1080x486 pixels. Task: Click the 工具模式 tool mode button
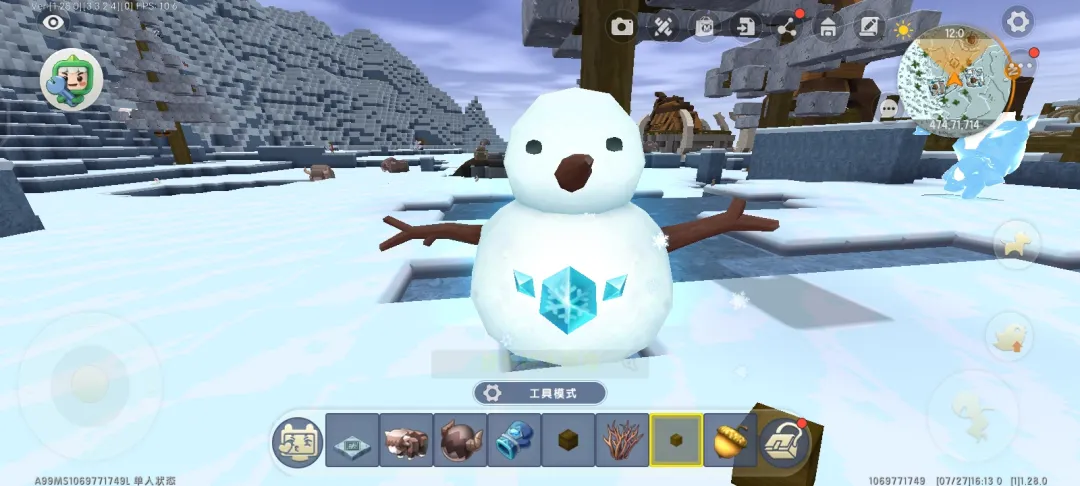click(x=540, y=393)
